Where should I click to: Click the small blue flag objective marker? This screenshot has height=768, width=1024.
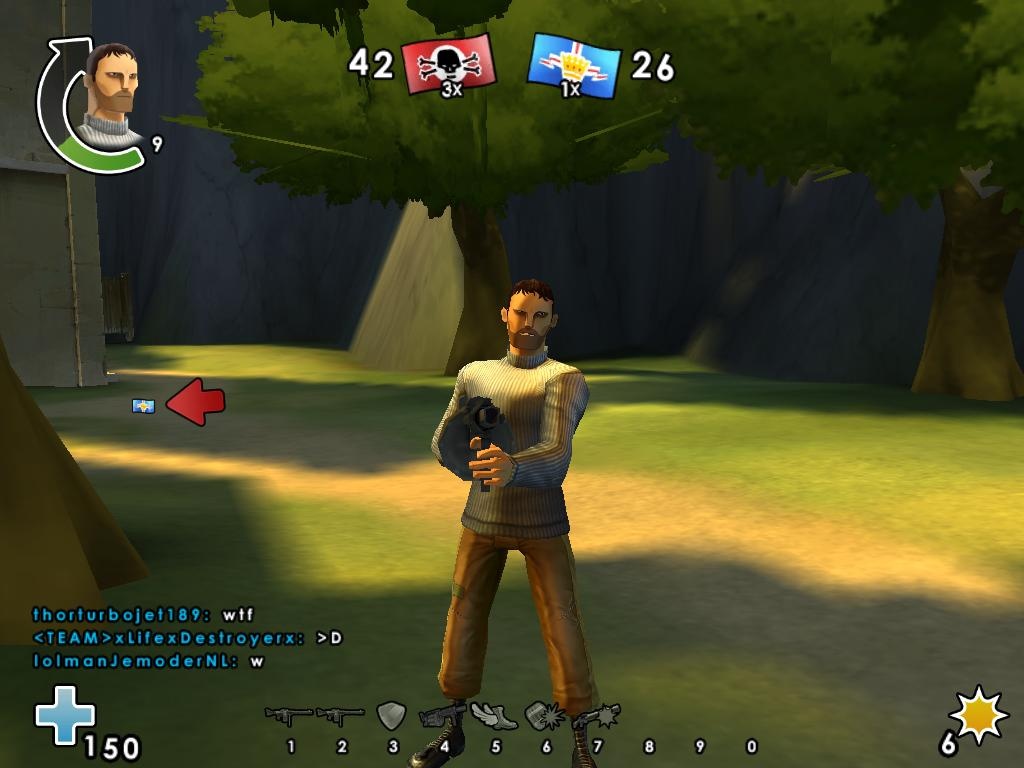(x=144, y=406)
